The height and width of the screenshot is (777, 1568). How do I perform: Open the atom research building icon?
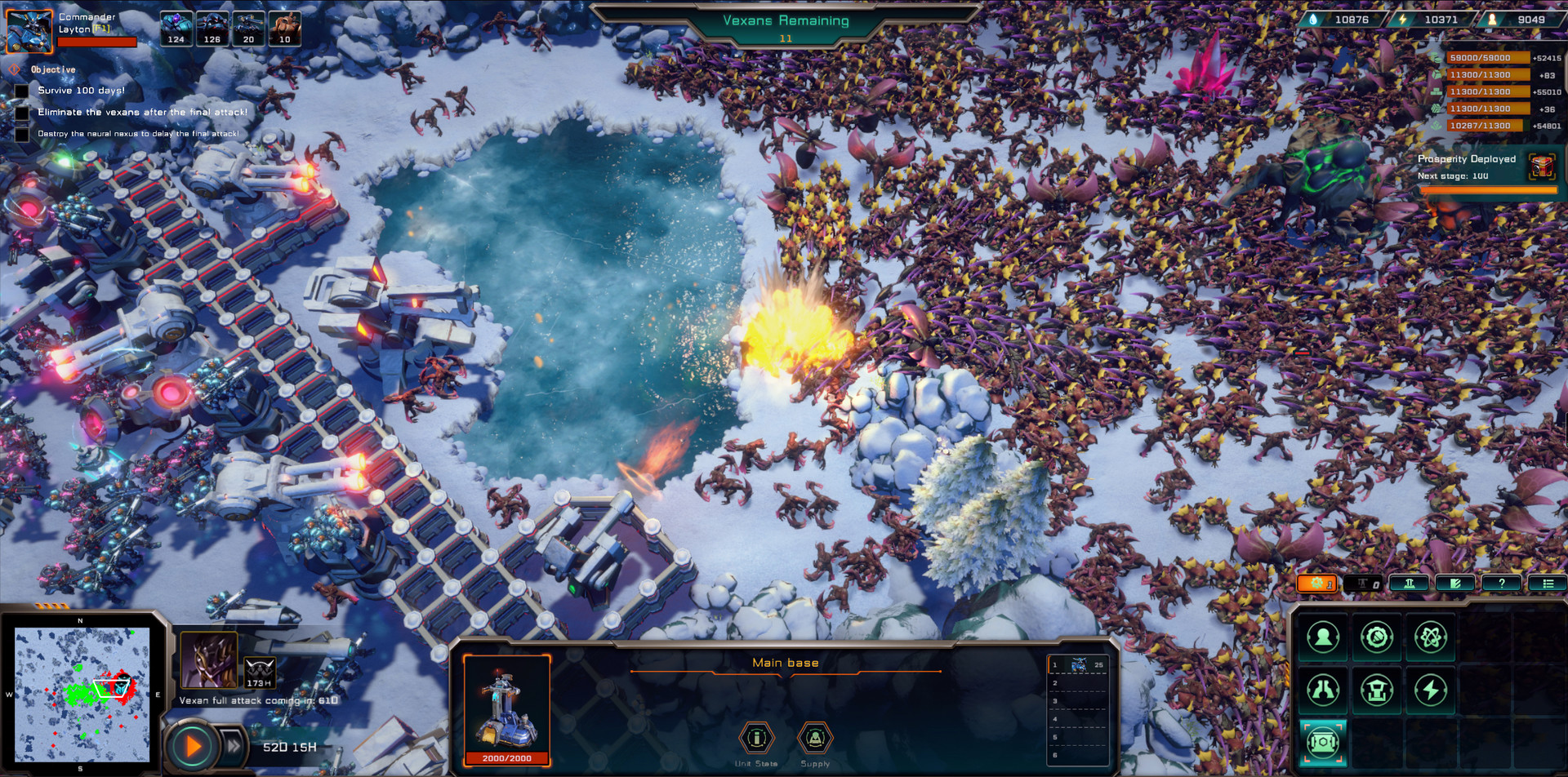click(x=1431, y=637)
